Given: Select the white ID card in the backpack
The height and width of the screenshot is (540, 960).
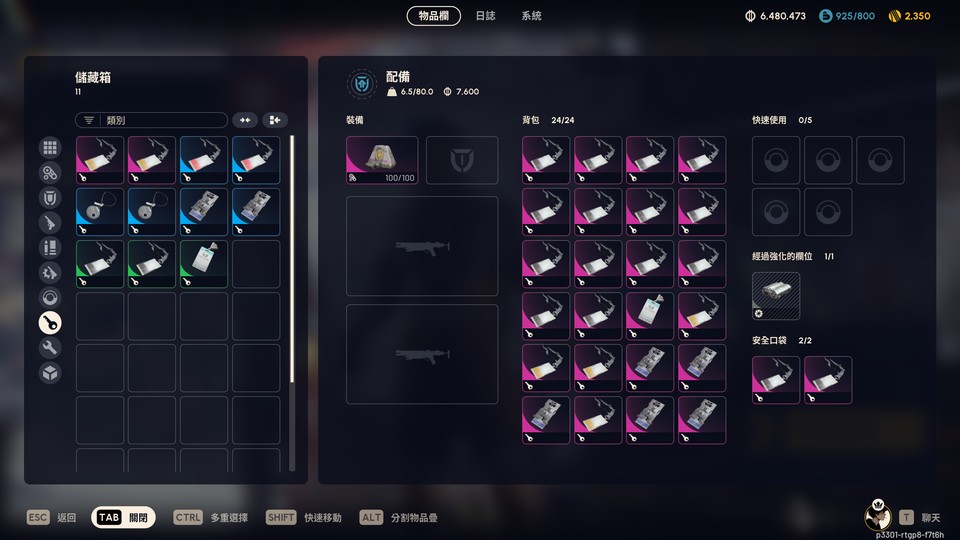Looking at the screenshot, I should [x=650, y=317].
